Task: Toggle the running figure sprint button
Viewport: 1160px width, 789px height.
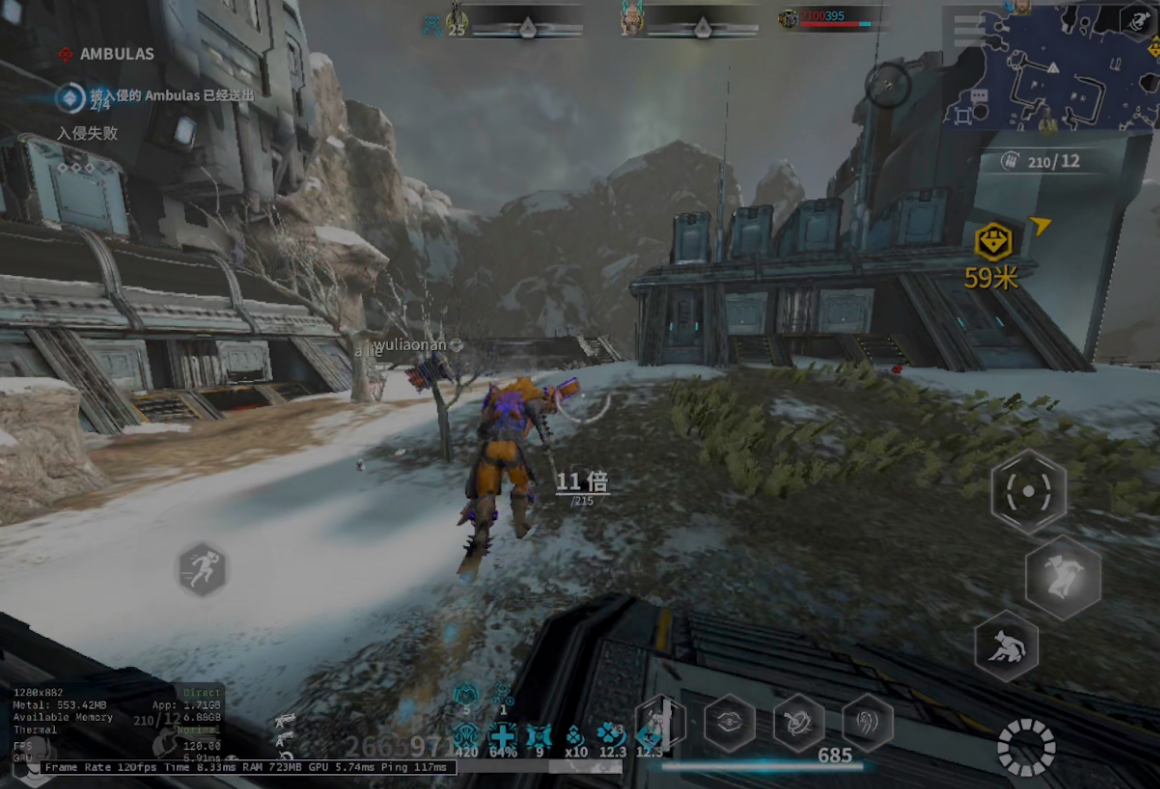Action: tap(203, 570)
